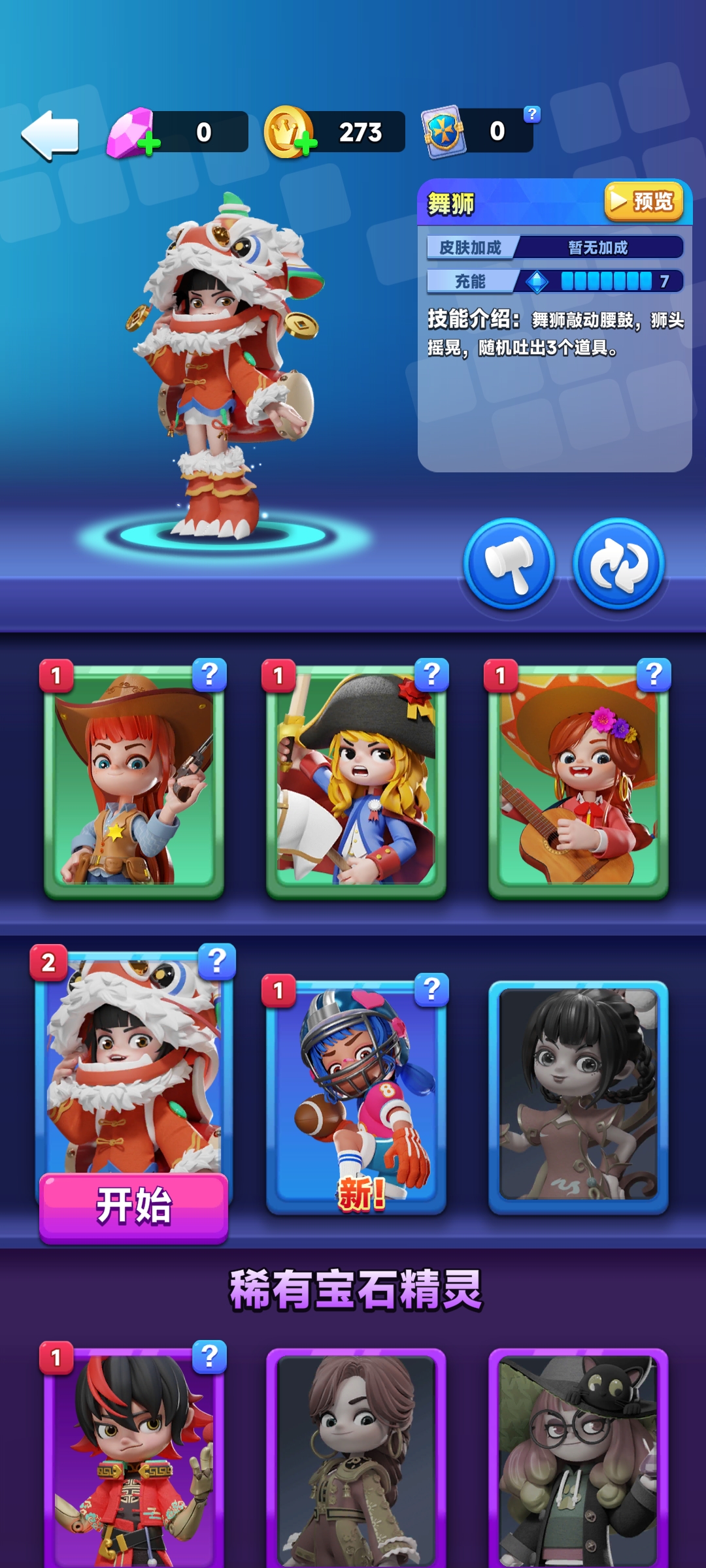Tap the blue swap arrows button
This screenshot has width=706, height=1568.
tap(618, 564)
